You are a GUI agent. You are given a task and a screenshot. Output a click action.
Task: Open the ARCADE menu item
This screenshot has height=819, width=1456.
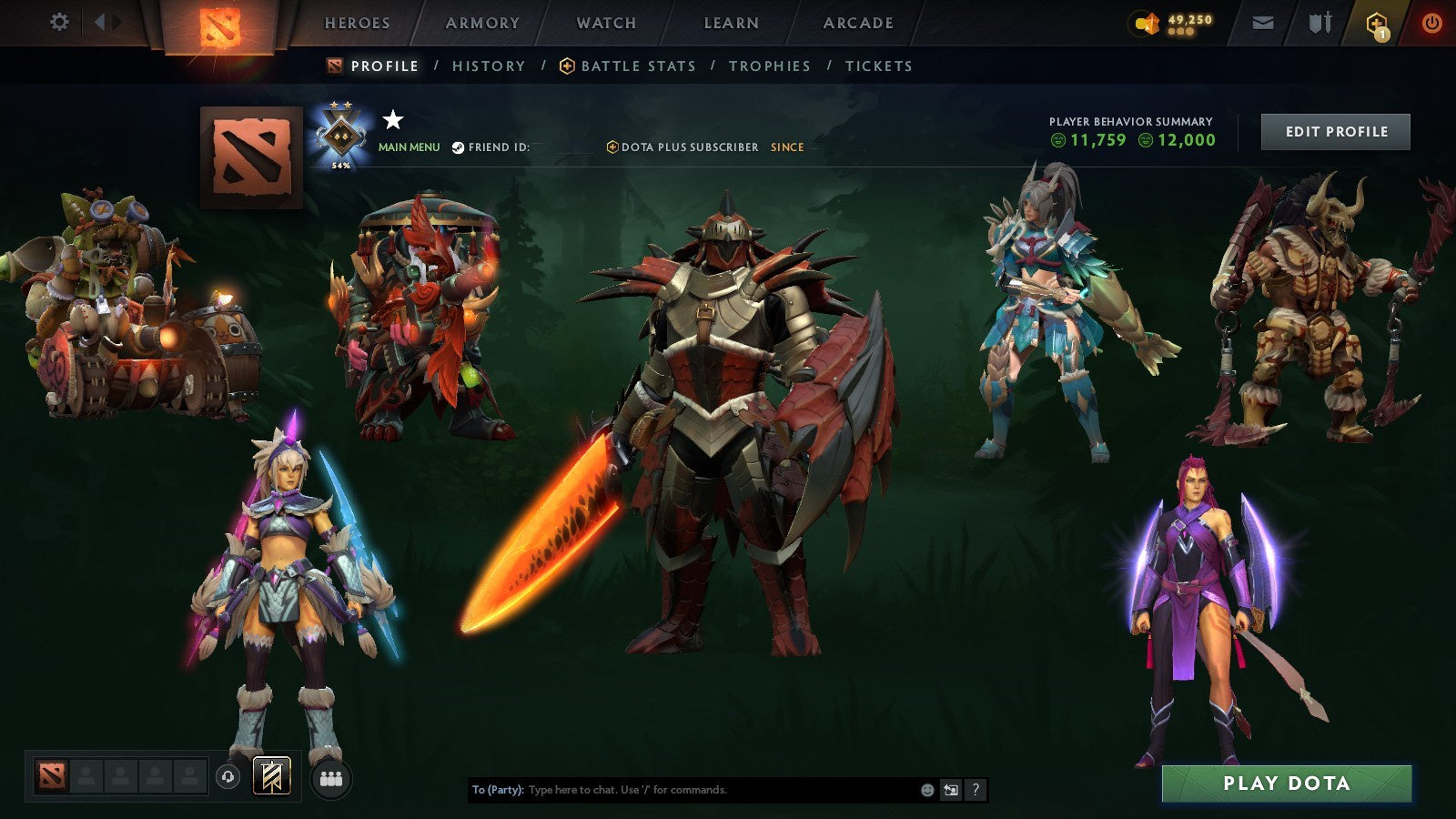(x=856, y=23)
